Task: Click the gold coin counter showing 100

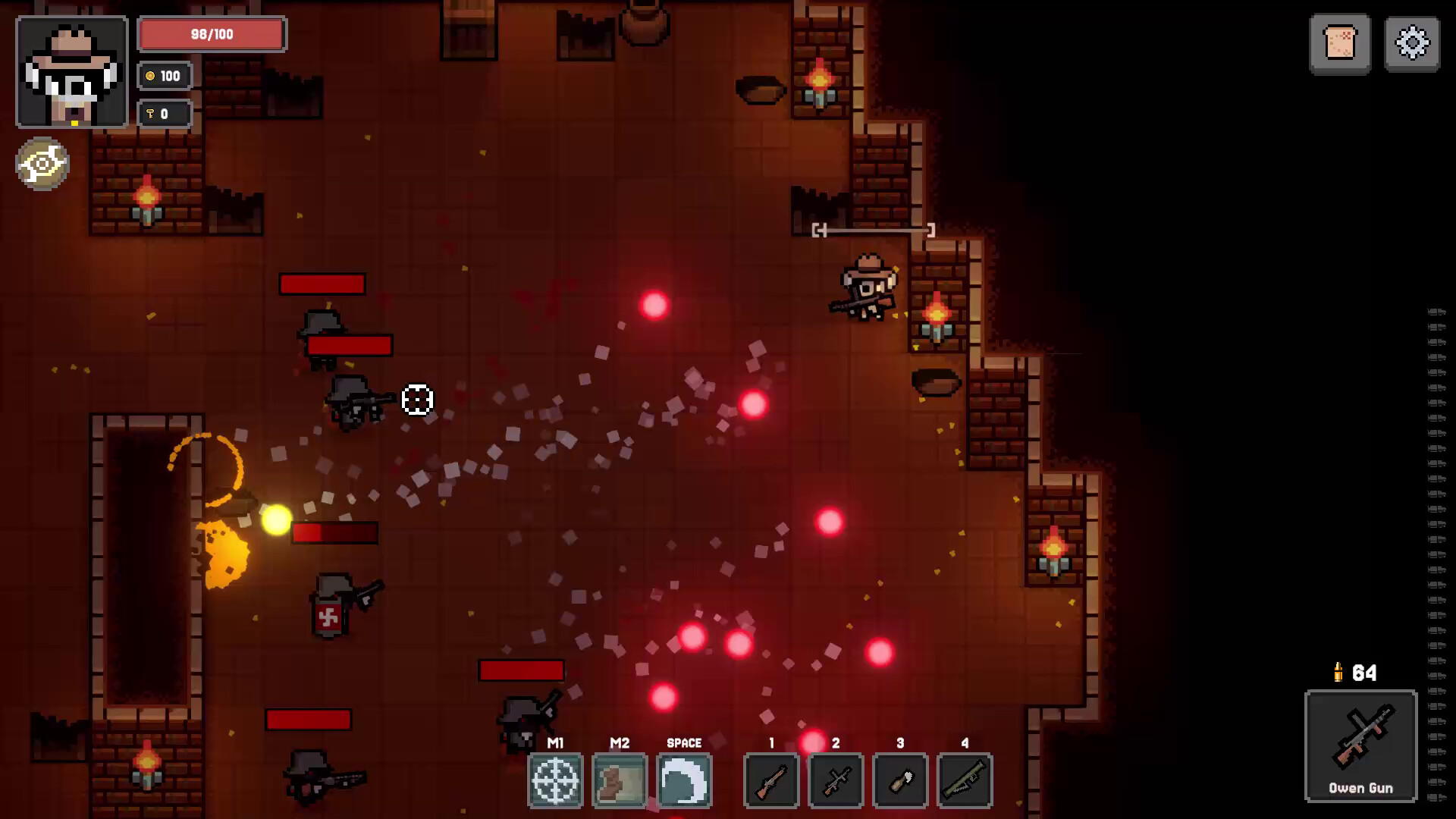Action: pyautogui.click(x=164, y=76)
